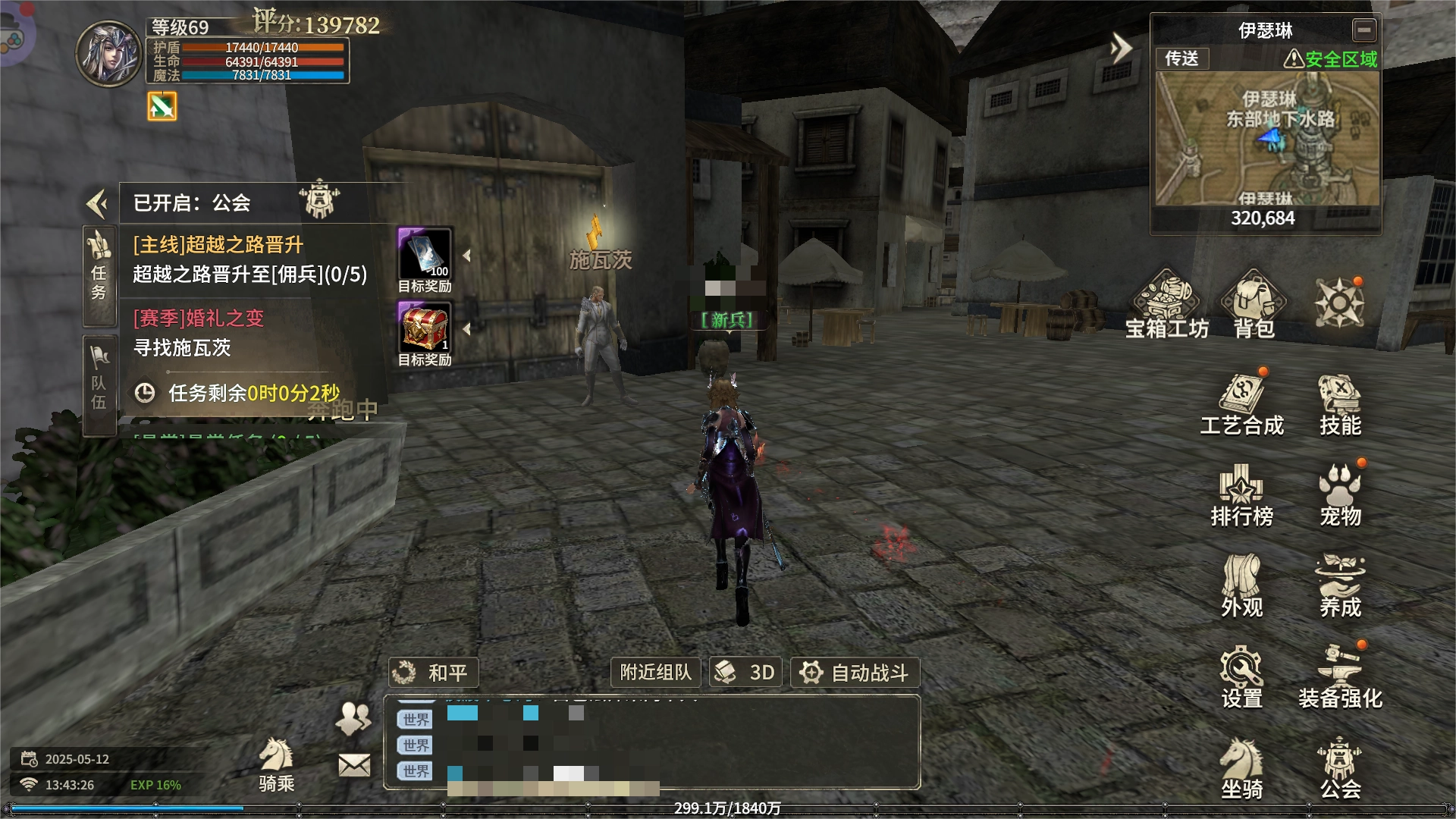This screenshot has height=819, width=1456.
Task: Open the mail envelope icon
Action: click(354, 765)
